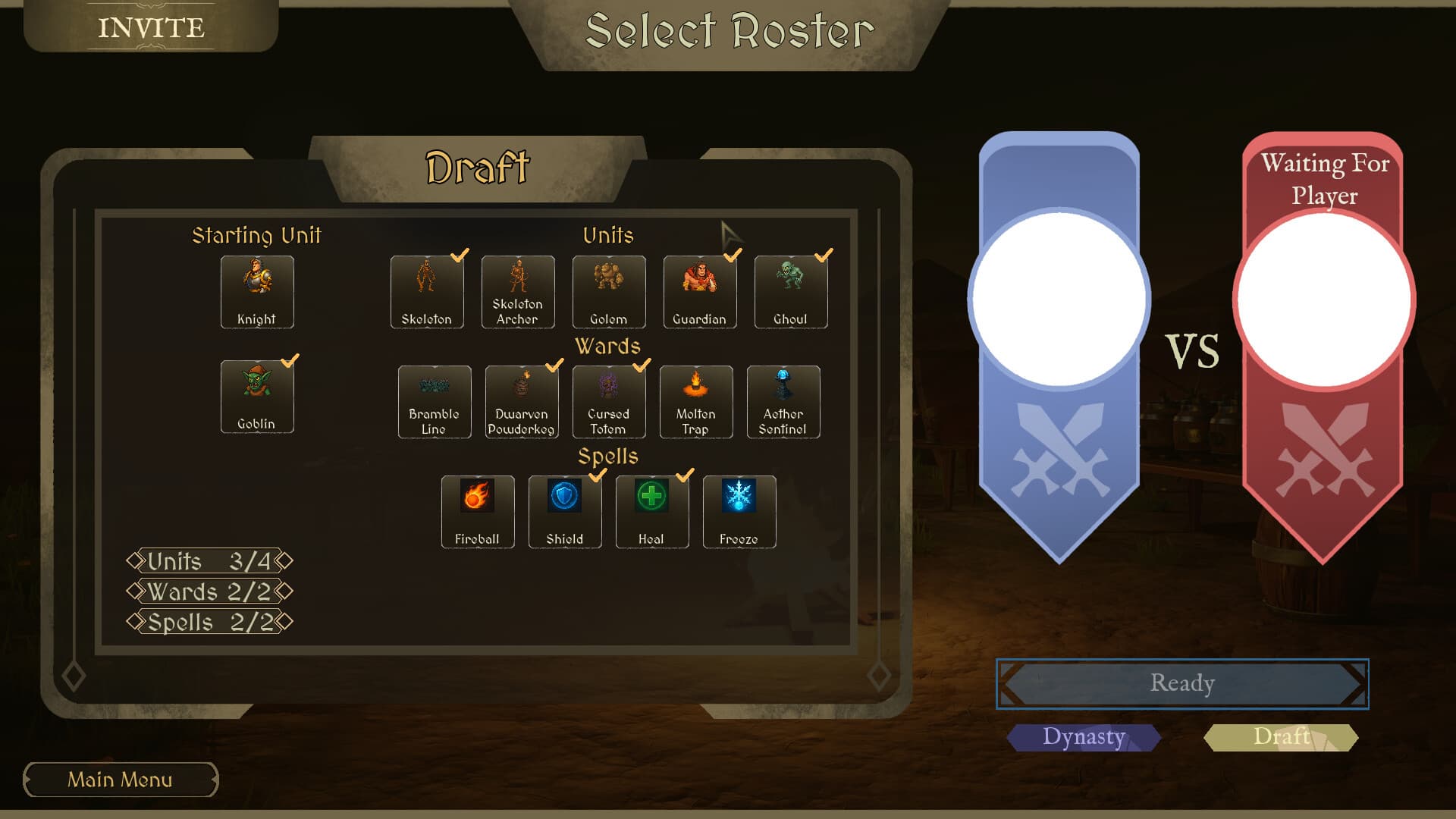The width and height of the screenshot is (1456, 819).
Task: Remove the Shield spell from roster
Action: [565, 512]
